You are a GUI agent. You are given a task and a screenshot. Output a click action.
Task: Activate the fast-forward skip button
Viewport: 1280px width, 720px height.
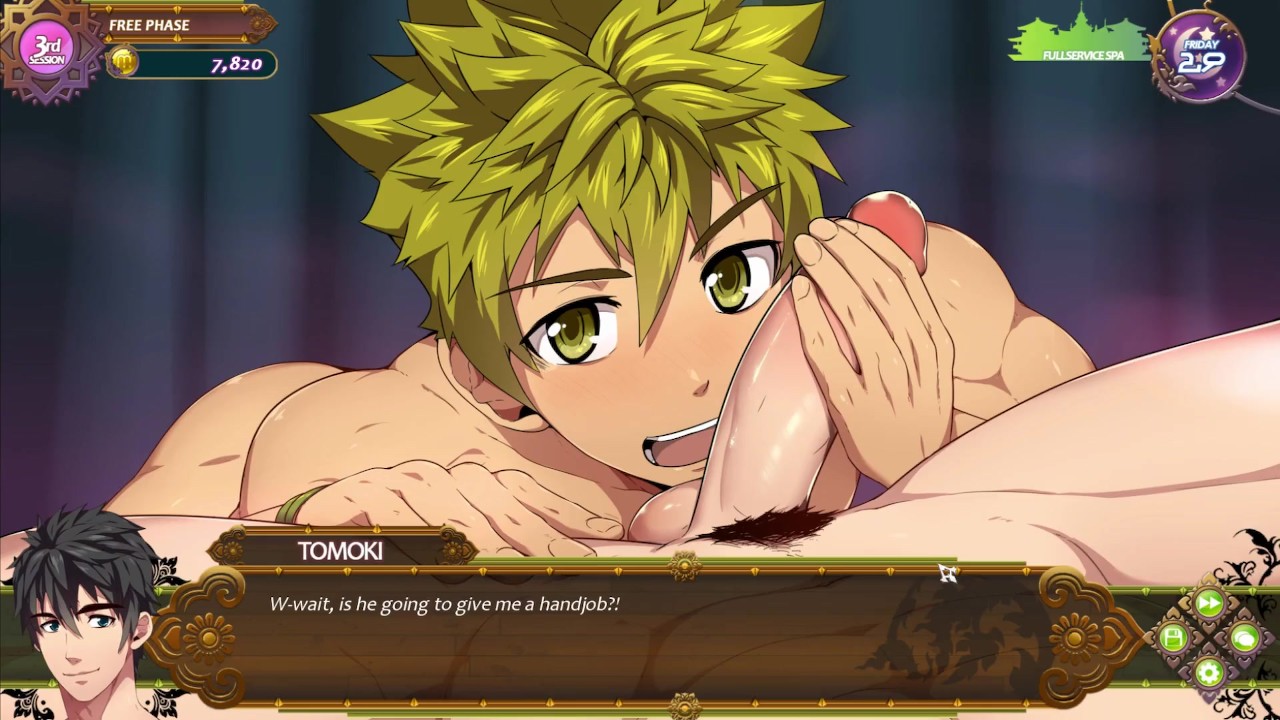[1209, 603]
